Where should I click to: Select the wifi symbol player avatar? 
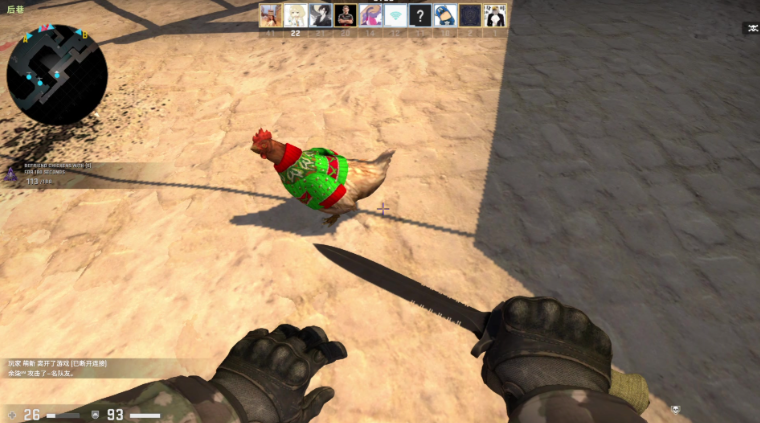click(x=396, y=15)
